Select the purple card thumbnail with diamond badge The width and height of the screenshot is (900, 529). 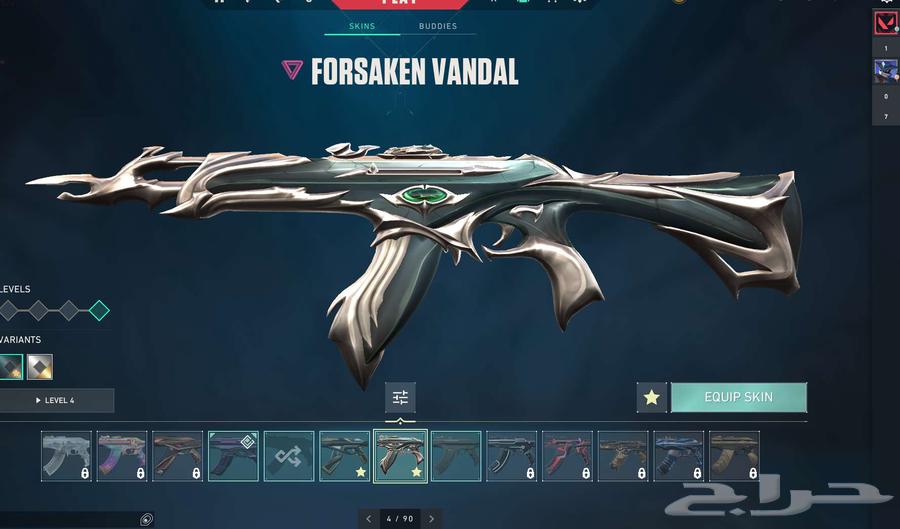pyautogui.click(x=233, y=456)
